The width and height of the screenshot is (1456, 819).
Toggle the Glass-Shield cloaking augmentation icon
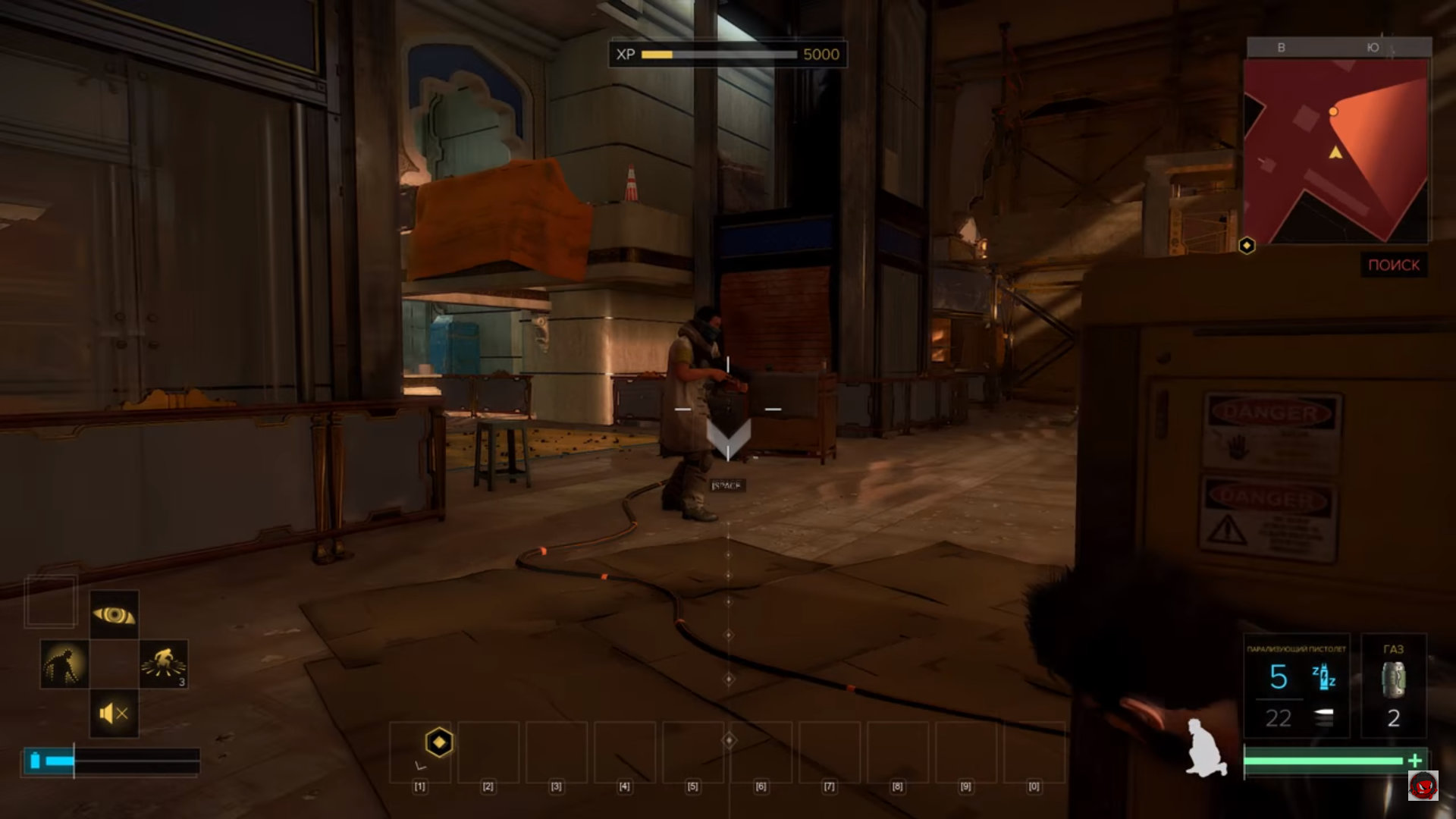[64, 664]
